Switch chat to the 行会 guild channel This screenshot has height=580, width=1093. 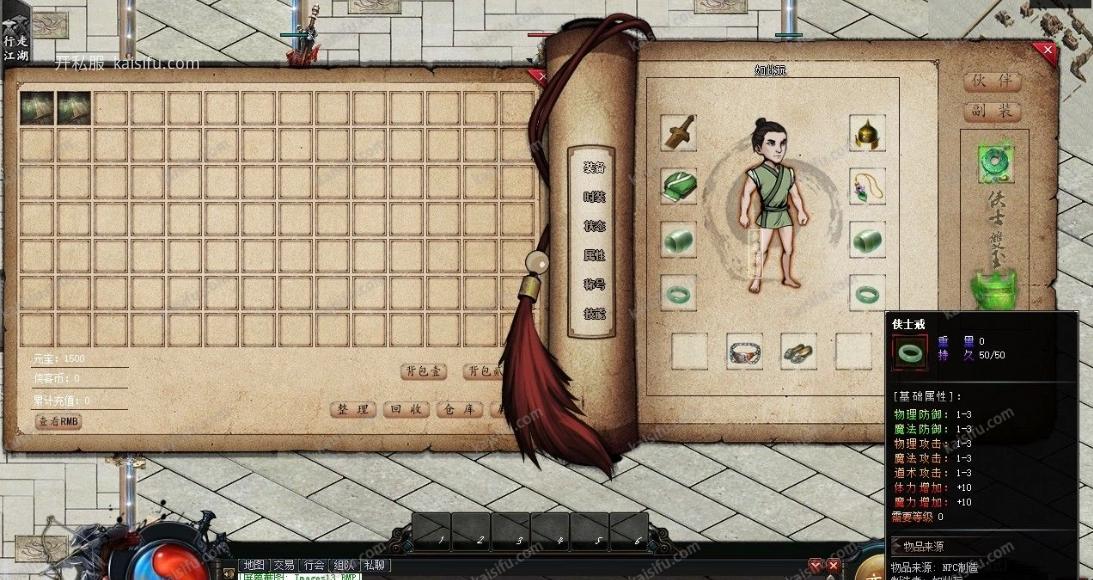coord(314,565)
